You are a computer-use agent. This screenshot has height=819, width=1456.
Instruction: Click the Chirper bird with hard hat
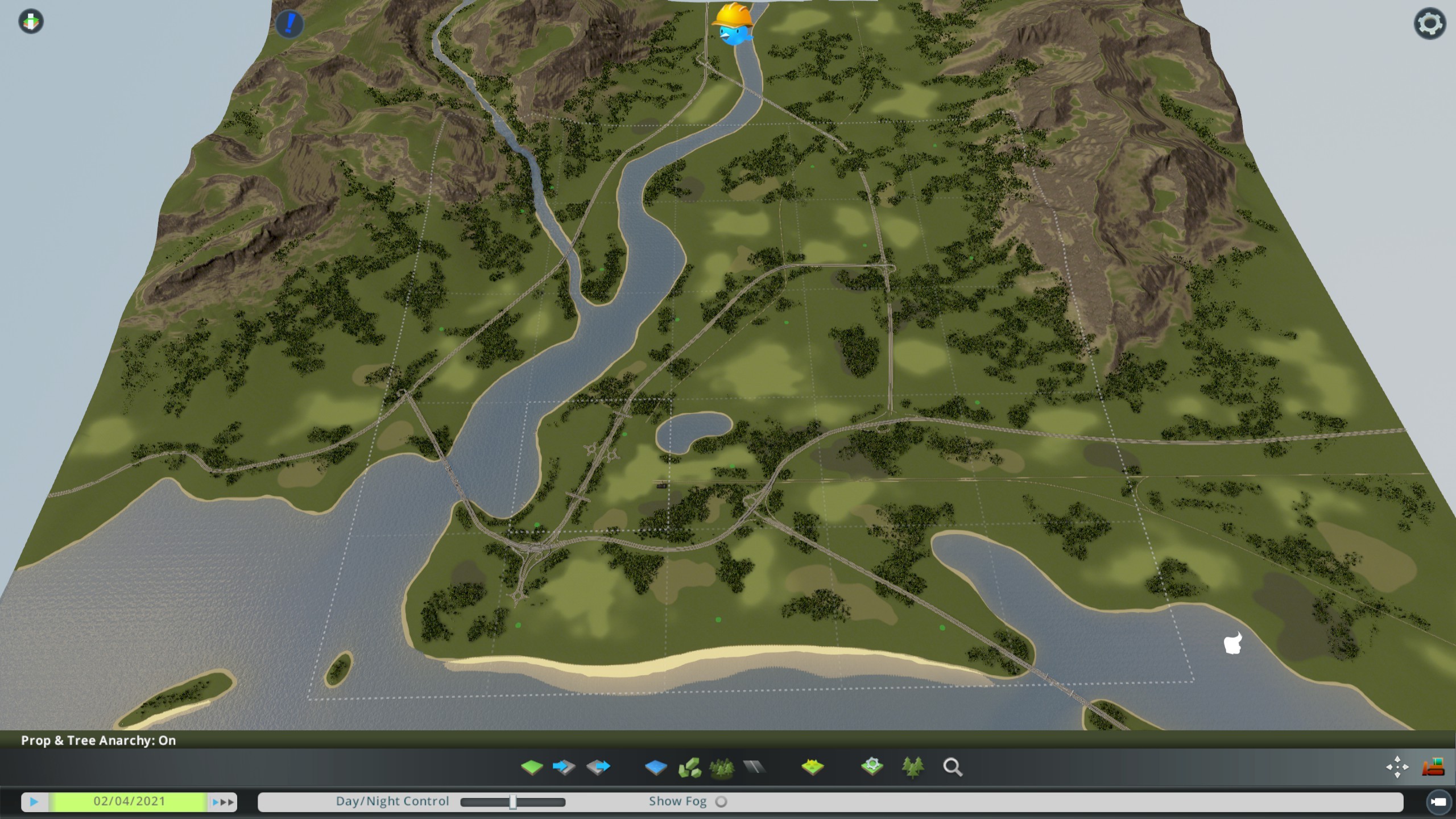734,24
